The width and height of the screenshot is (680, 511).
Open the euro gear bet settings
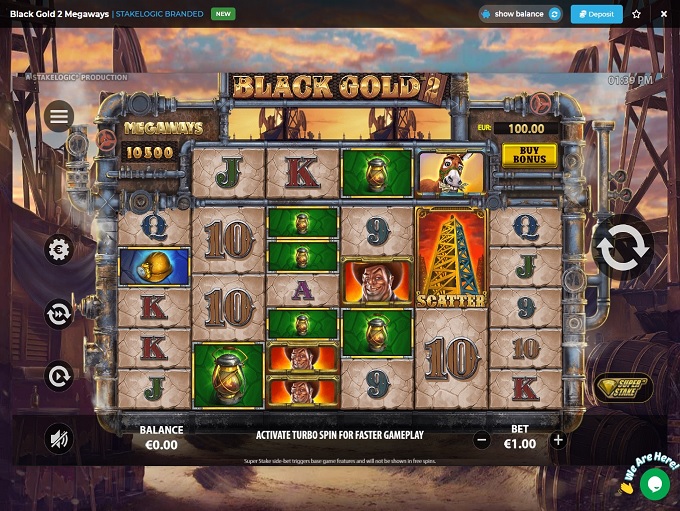coord(59,249)
